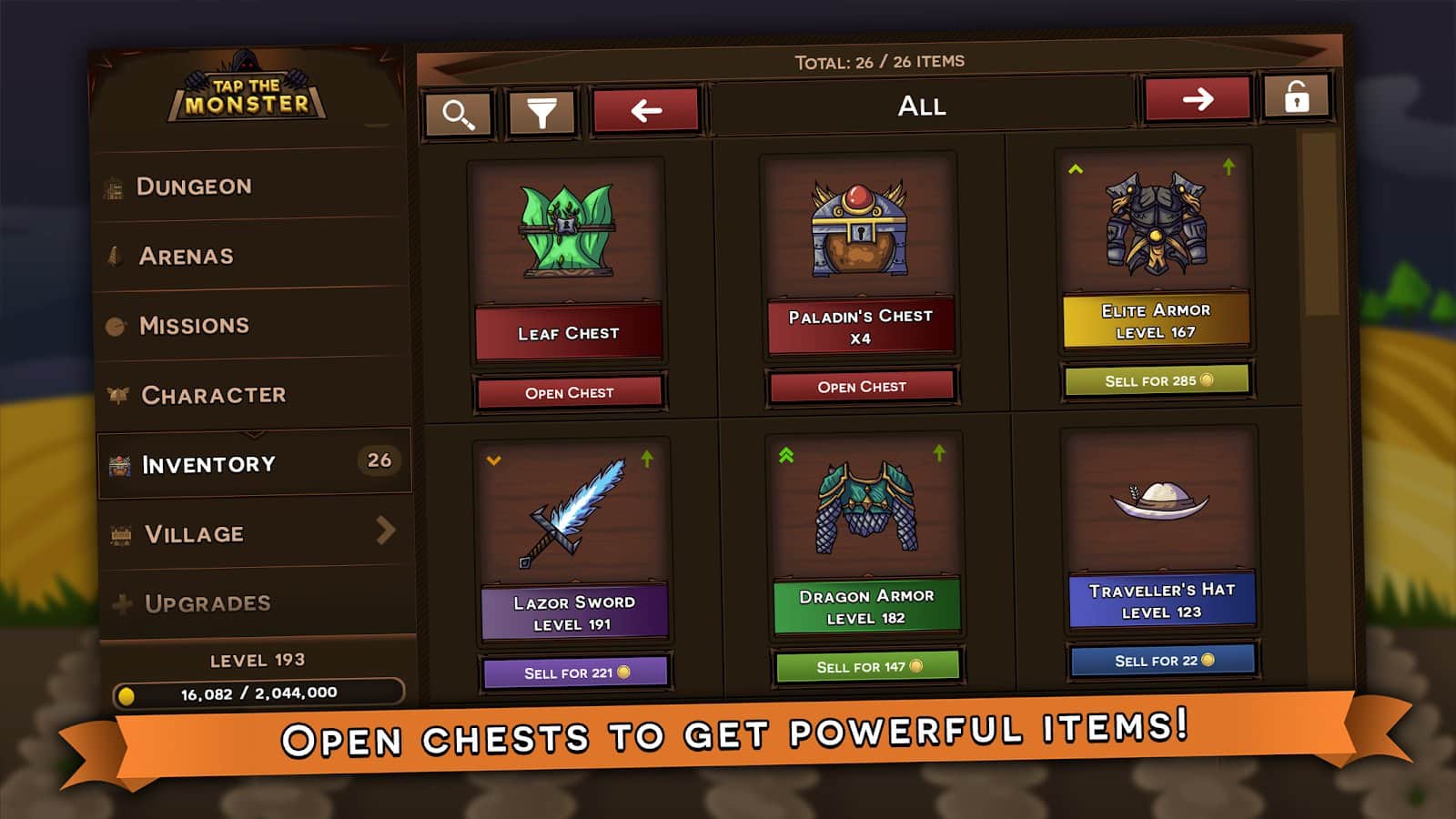Sell Elite Armor for 285 gold
The width and height of the screenshot is (1456, 819).
click(1158, 380)
